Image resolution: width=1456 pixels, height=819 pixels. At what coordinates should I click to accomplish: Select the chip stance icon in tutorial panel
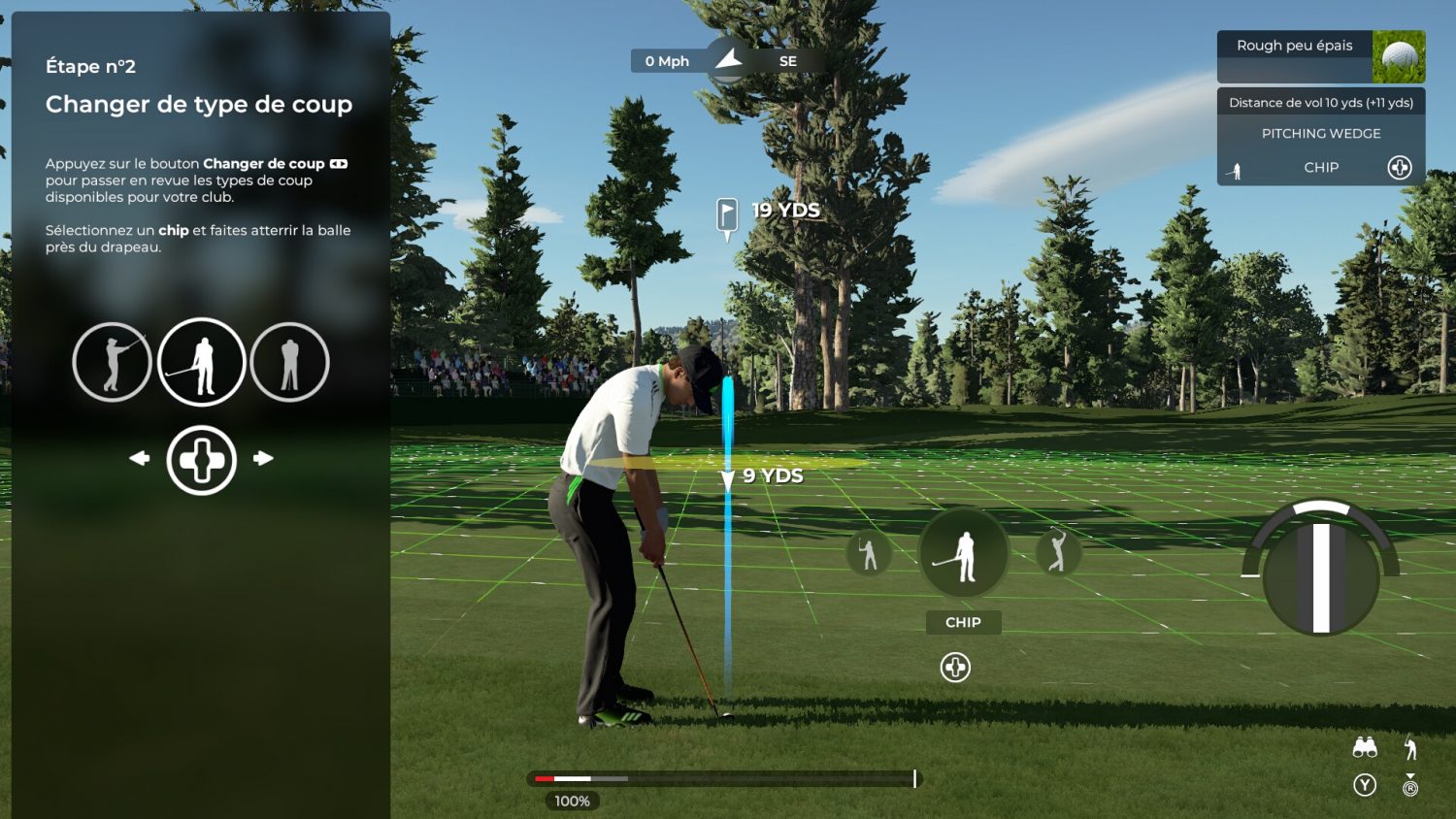click(202, 362)
